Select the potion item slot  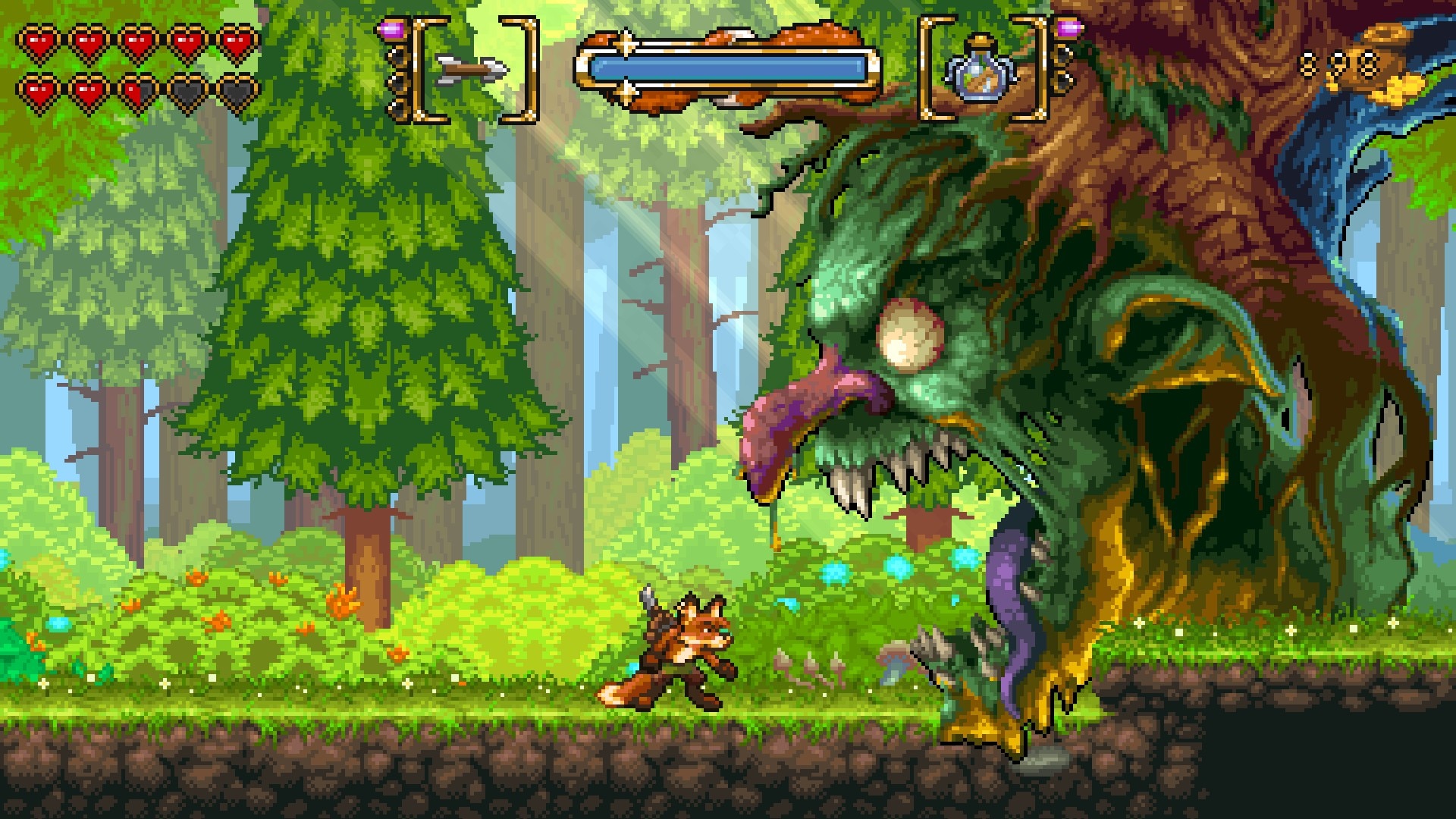tap(981, 71)
